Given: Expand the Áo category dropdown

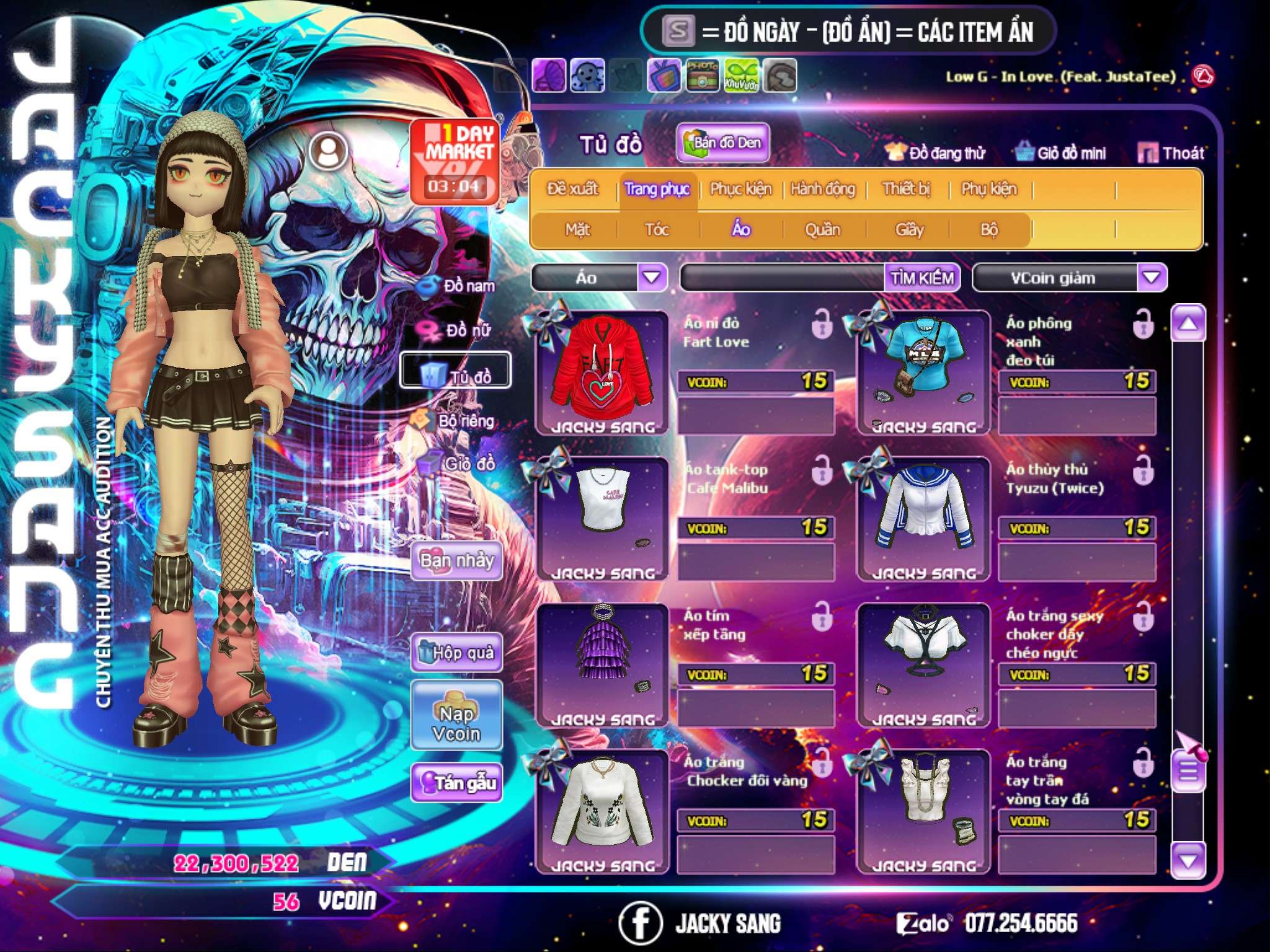Looking at the screenshot, I should (652, 278).
